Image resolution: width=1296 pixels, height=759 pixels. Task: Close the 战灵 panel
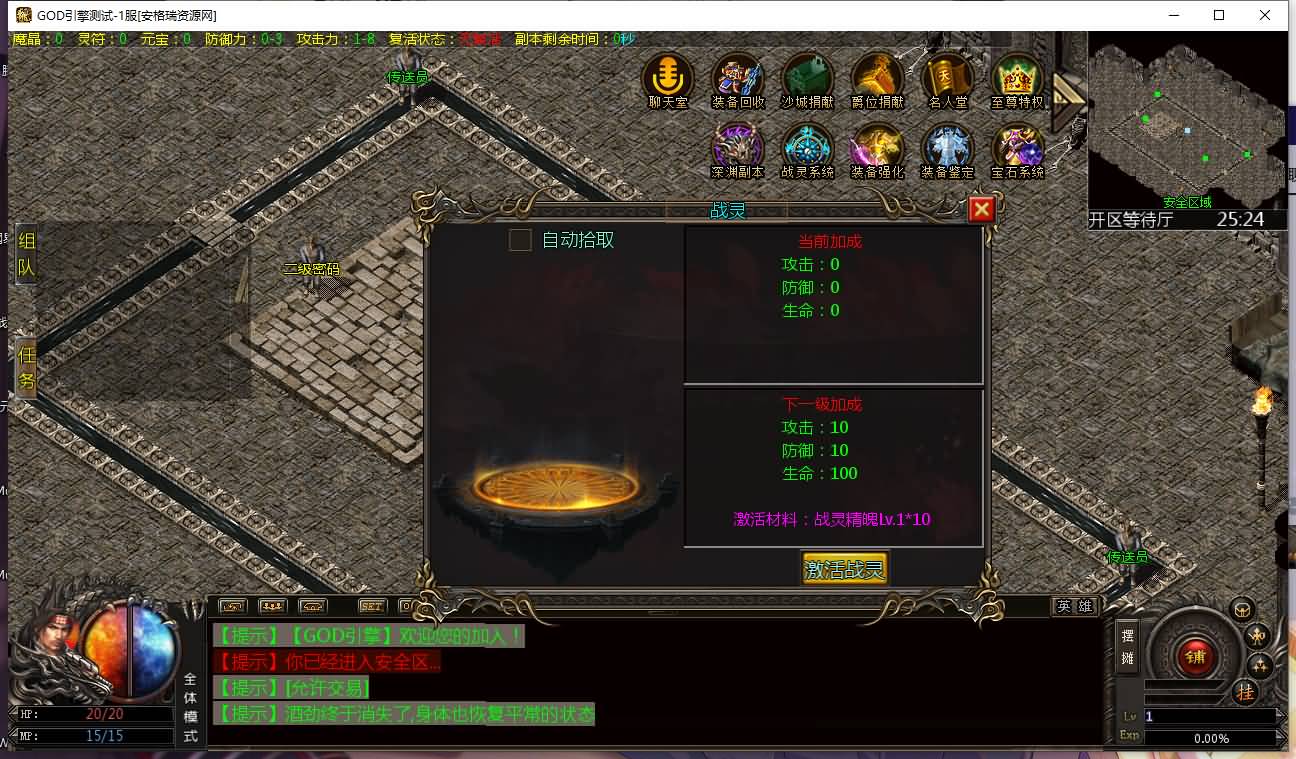pos(981,209)
